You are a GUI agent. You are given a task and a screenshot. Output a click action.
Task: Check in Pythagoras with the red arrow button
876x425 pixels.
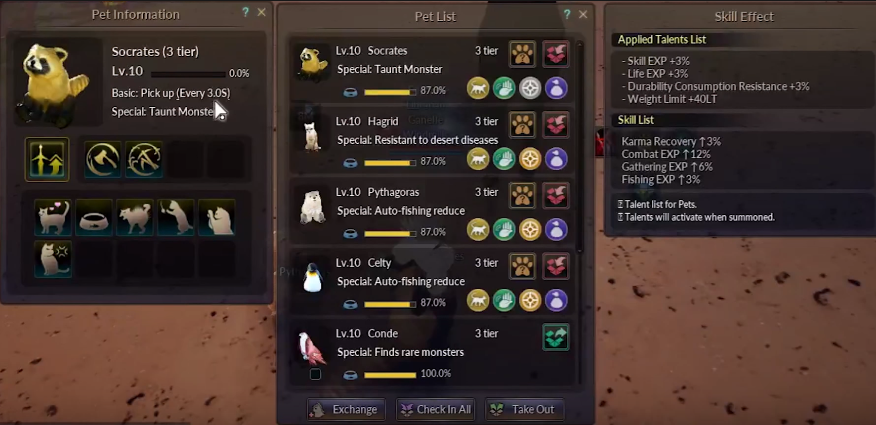pyautogui.click(x=555, y=196)
